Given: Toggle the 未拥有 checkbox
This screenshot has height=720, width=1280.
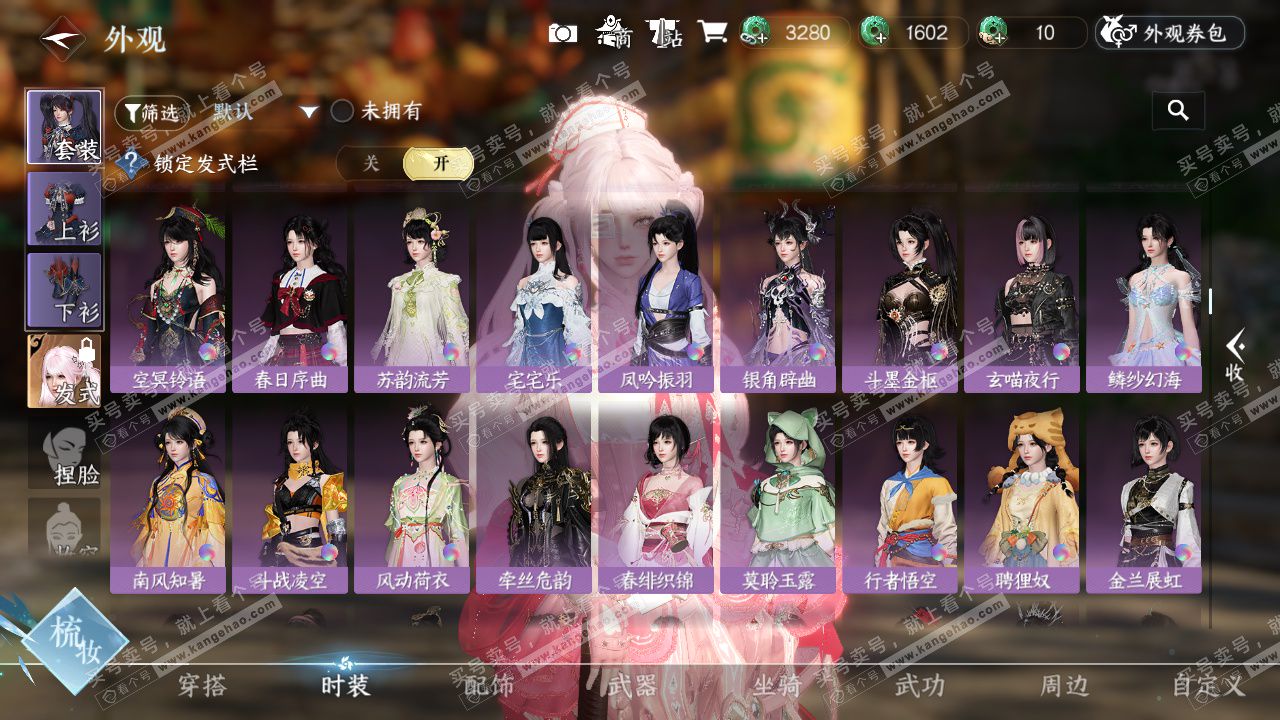Looking at the screenshot, I should point(343,111).
